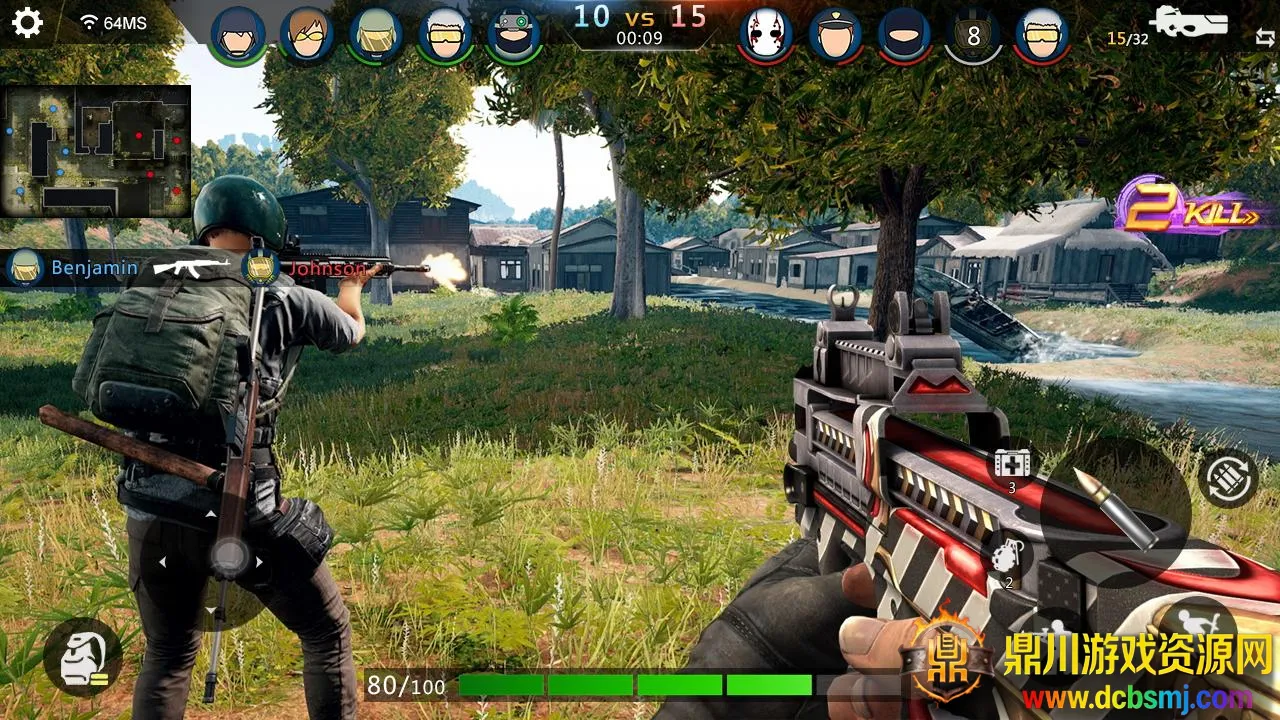Use the medkit item
Screen dimensions: 1280x720
click(1010, 467)
